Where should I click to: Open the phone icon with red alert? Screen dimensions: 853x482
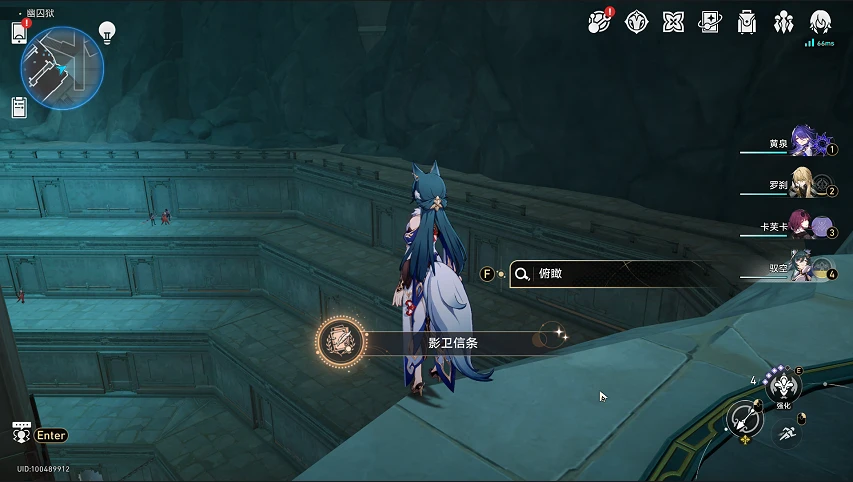tap(19, 32)
